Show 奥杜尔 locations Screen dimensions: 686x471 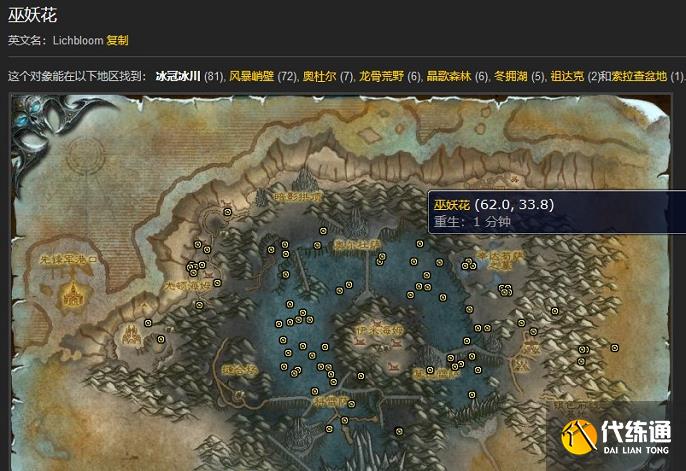click(319, 76)
